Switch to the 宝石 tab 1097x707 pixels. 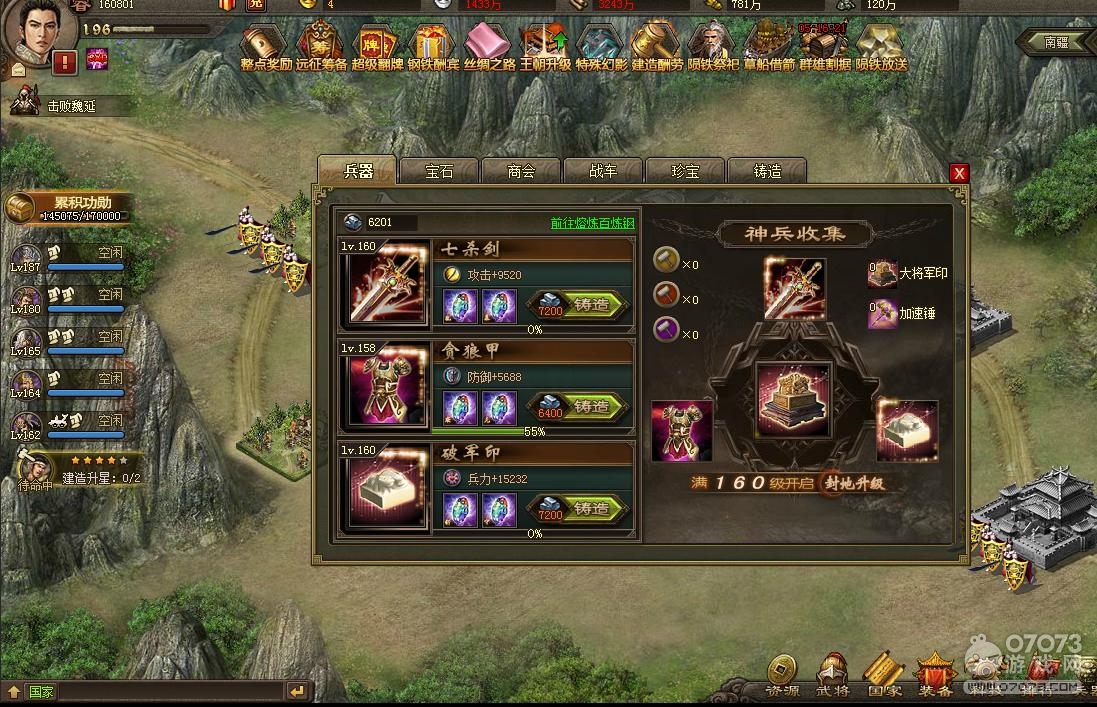tap(439, 171)
